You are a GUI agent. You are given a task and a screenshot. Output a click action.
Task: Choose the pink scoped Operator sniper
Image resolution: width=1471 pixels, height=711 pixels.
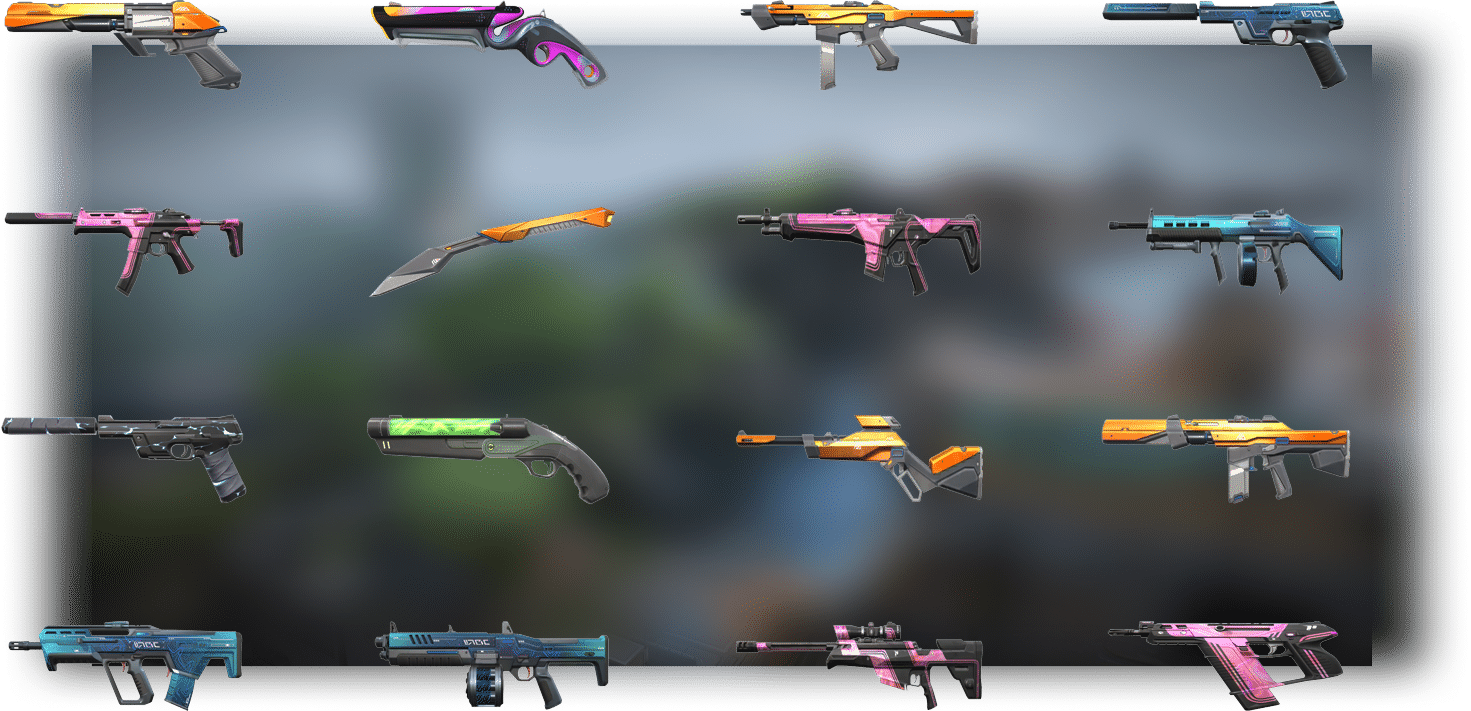860,655
